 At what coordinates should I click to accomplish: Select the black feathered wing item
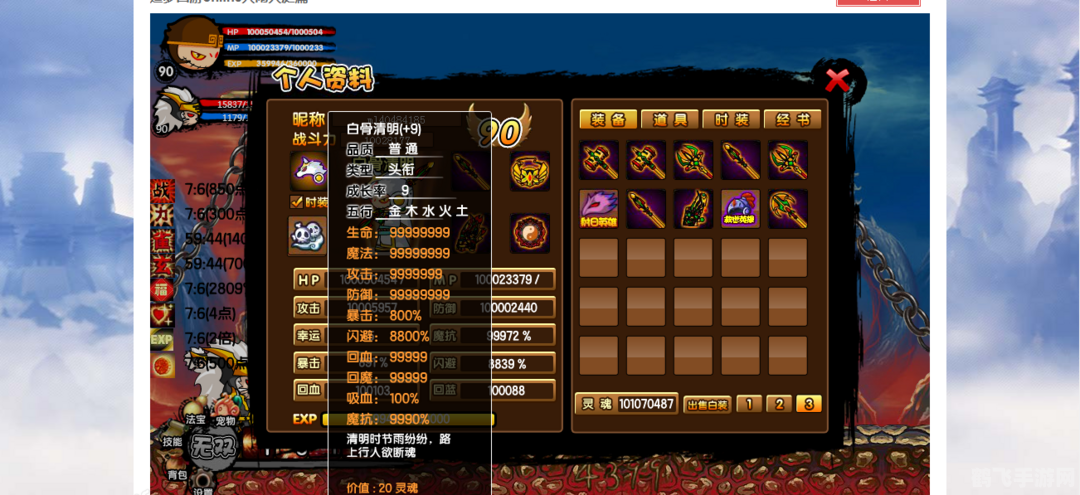pos(693,209)
